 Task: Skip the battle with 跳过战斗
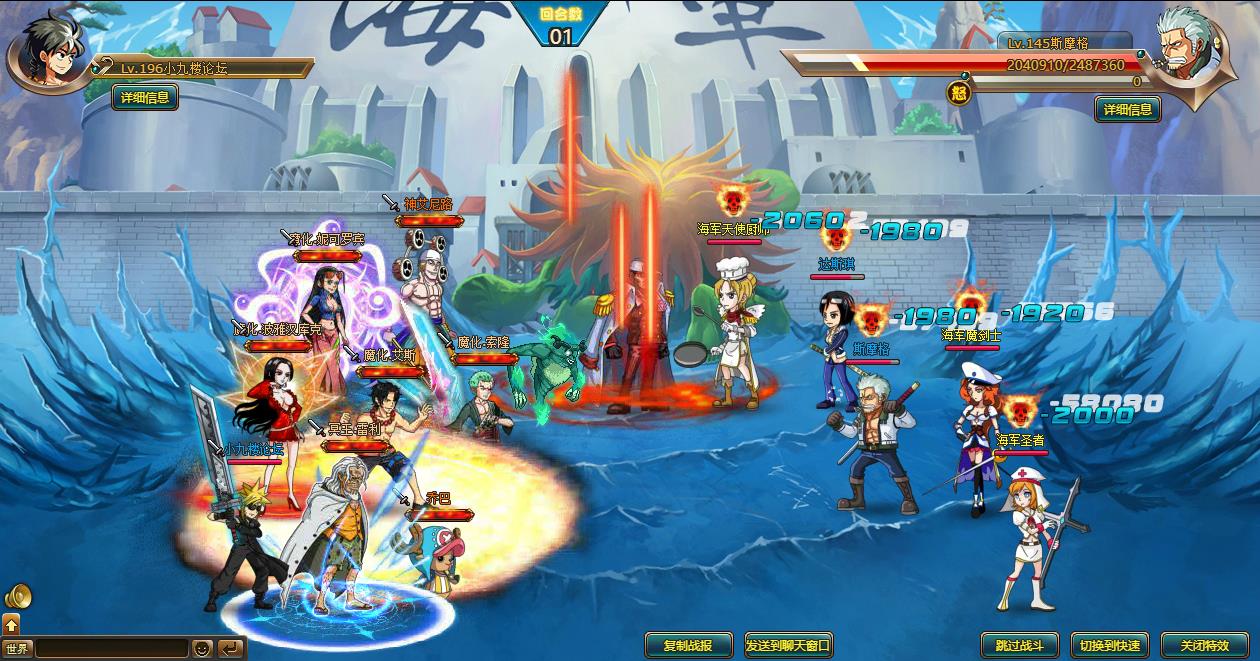tap(1012, 645)
